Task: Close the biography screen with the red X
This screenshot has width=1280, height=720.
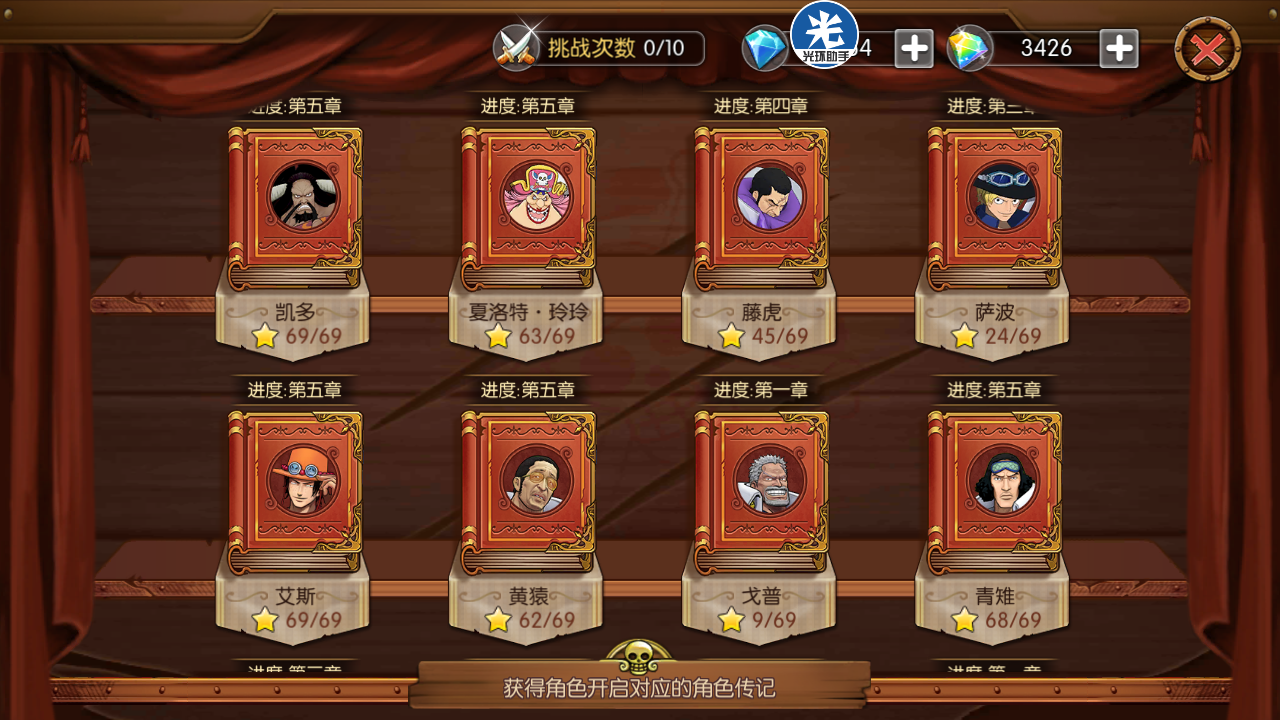Action: (x=1207, y=48)
